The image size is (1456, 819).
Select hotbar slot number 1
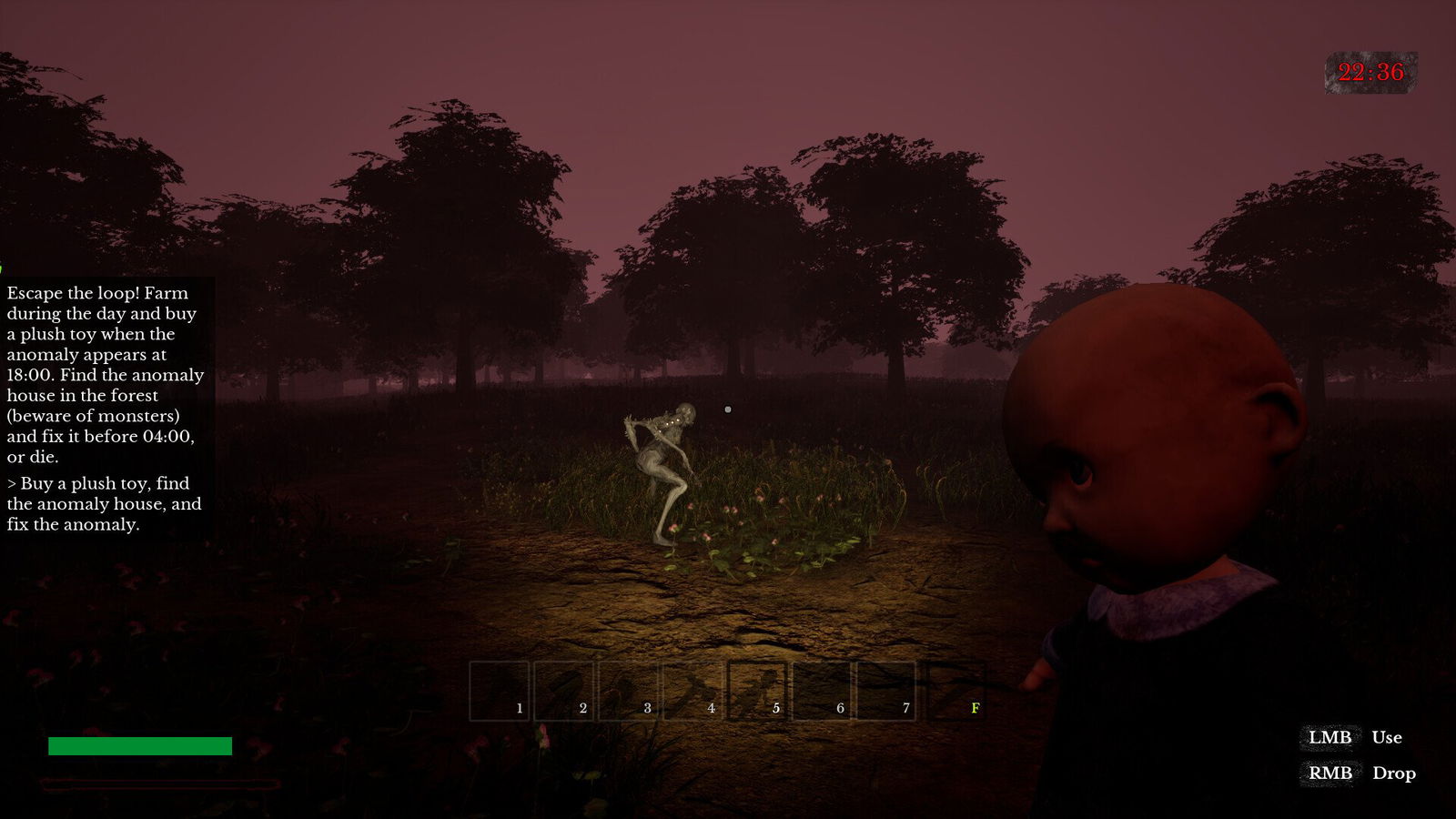pyautogui.click(x=499, y=692)
